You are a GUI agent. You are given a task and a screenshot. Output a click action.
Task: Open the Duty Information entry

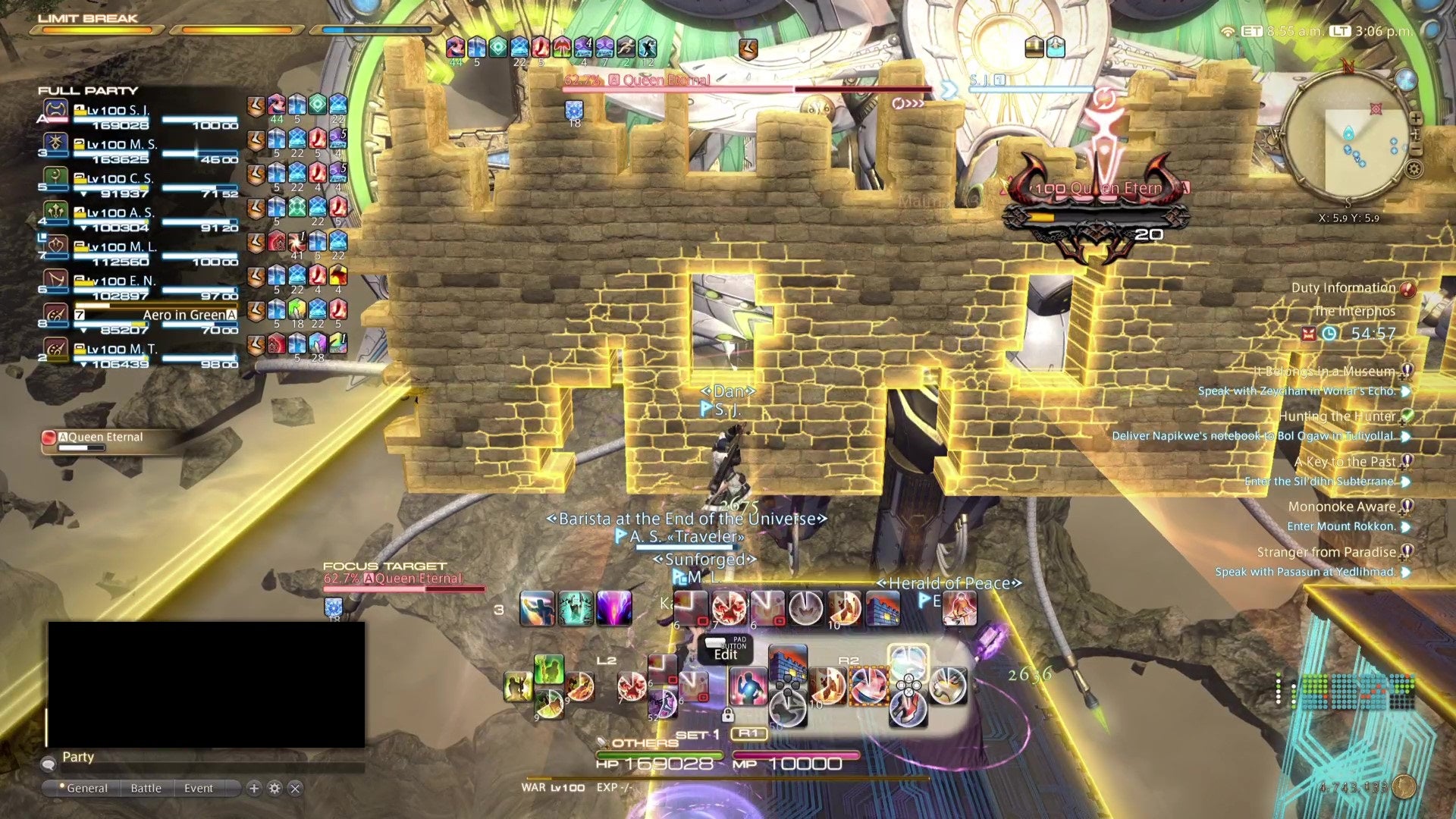click(x=1343, y=288)
